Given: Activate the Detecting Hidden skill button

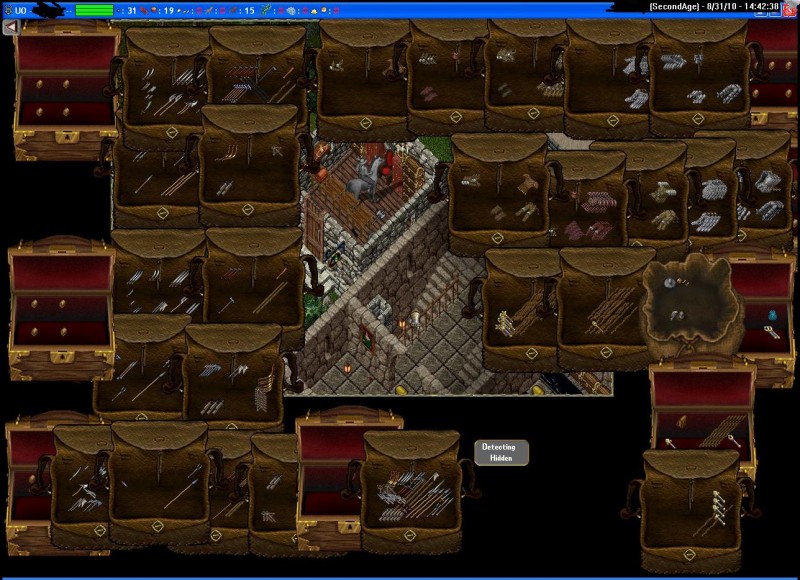Looking at the screenshot, I should point(500,452).
